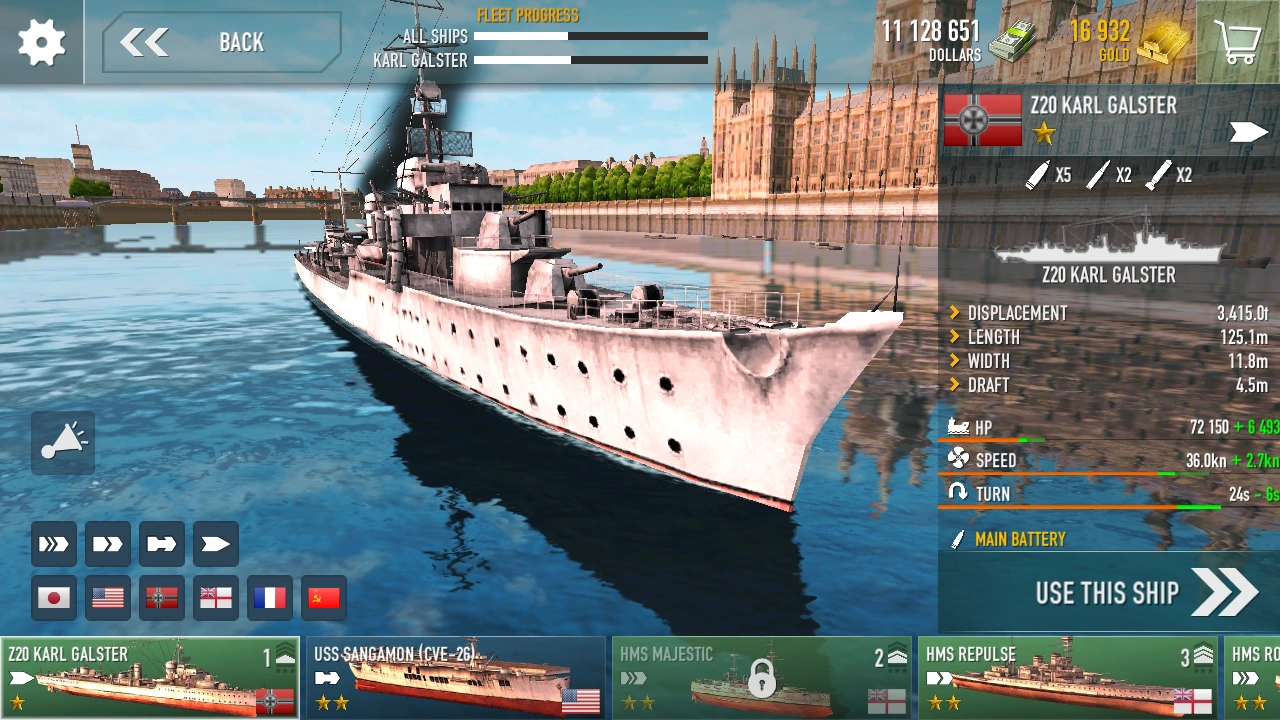The height and width of the screenshot is (720, 1280).
Task: Select the HMS REPULSE ship card
Action: (1066, 676)
